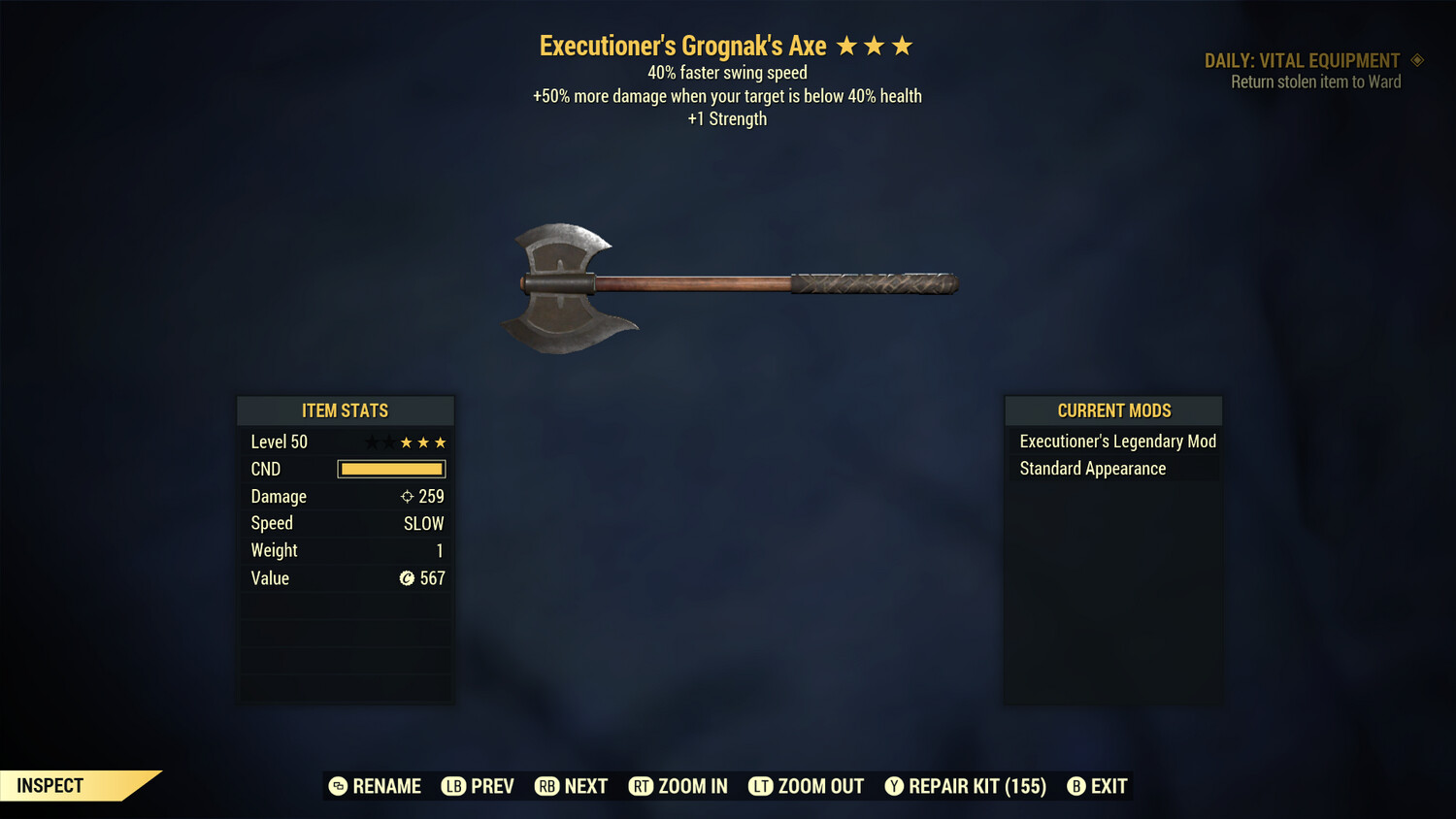Click the yellow CND condition bar
The width and height of the screenshot is (1456, 819).
click(x=391, y=469)
